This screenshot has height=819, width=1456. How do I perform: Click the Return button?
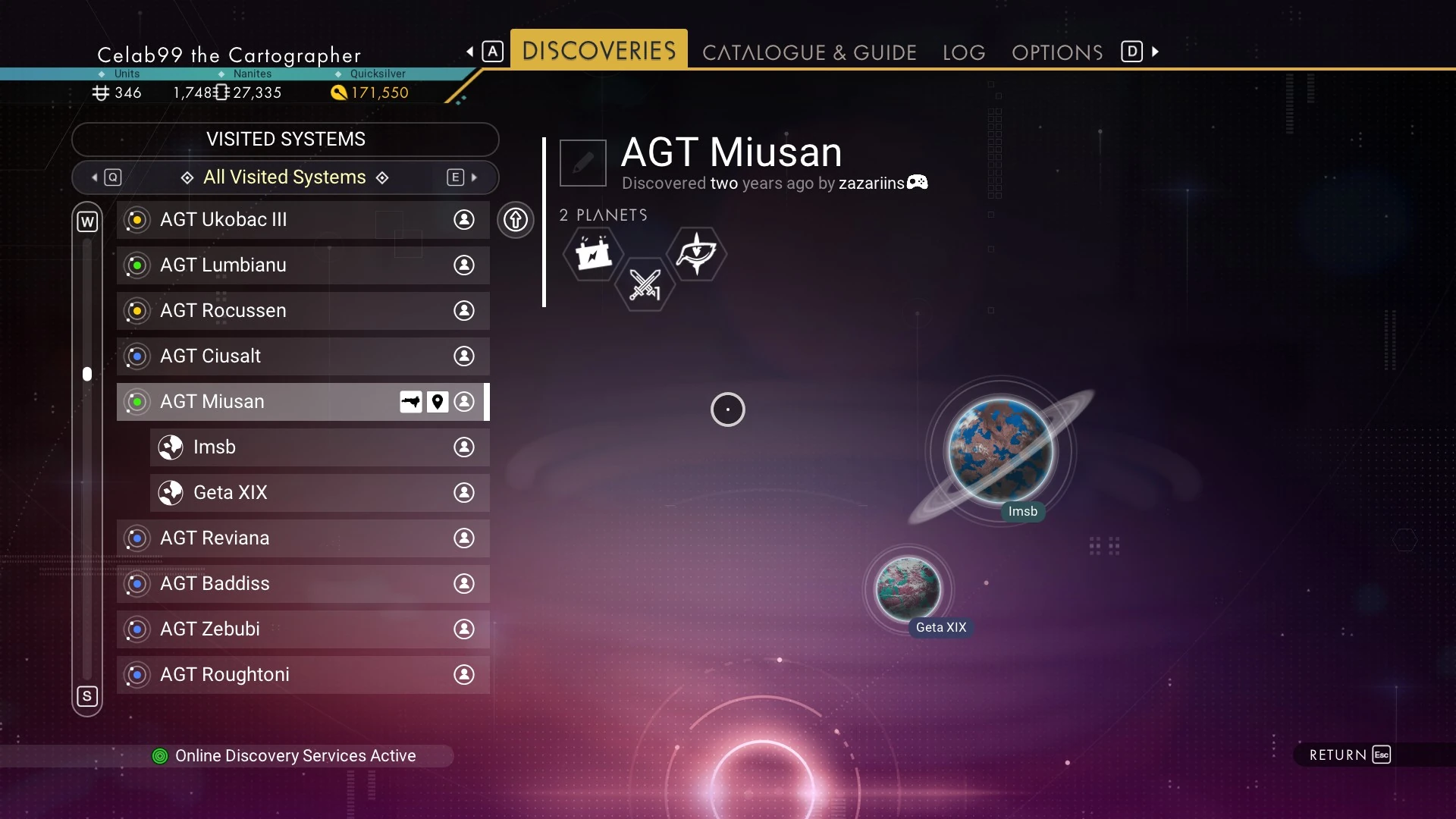coord(1350,755)
